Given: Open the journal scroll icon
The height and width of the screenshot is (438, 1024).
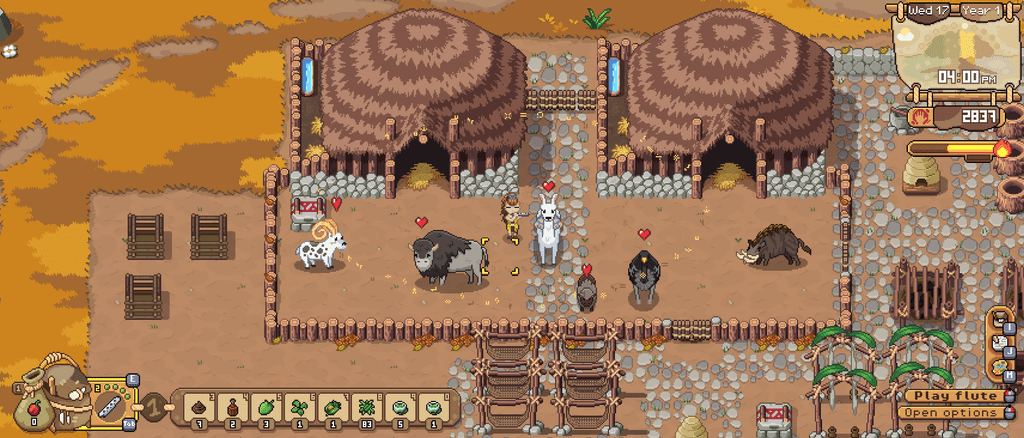Looking at the screenshot, I should pos(1000,344).
